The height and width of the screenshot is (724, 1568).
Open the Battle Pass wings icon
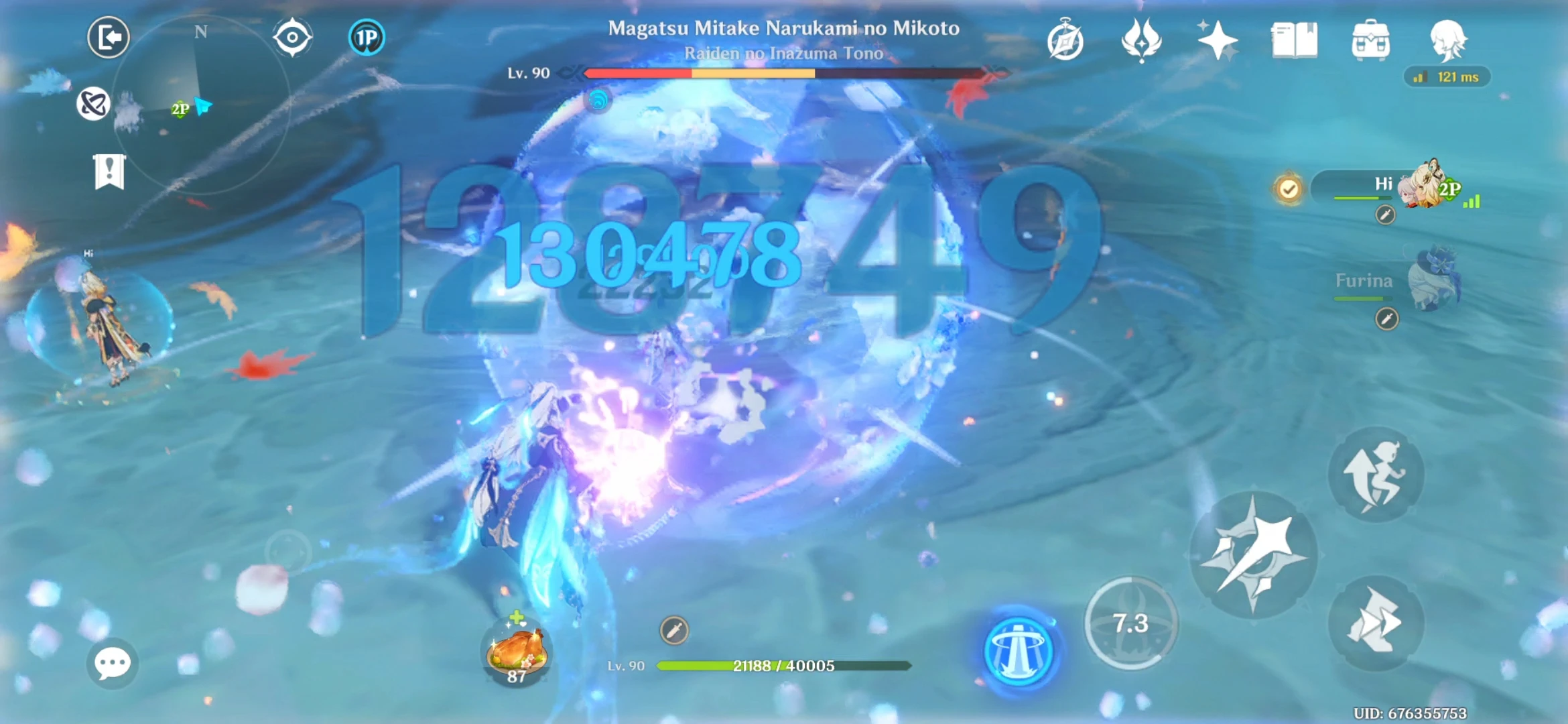click(x=1142, y=40)
